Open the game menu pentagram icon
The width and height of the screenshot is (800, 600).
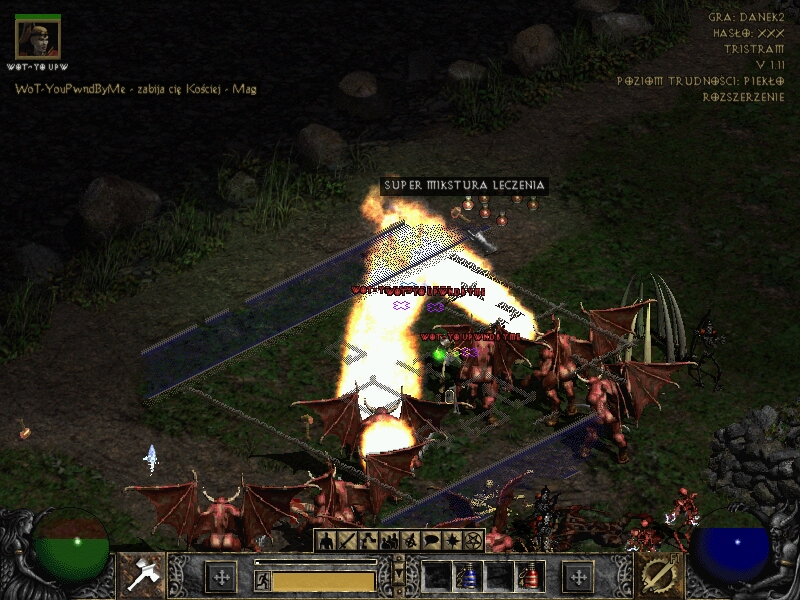coord(474,541)
